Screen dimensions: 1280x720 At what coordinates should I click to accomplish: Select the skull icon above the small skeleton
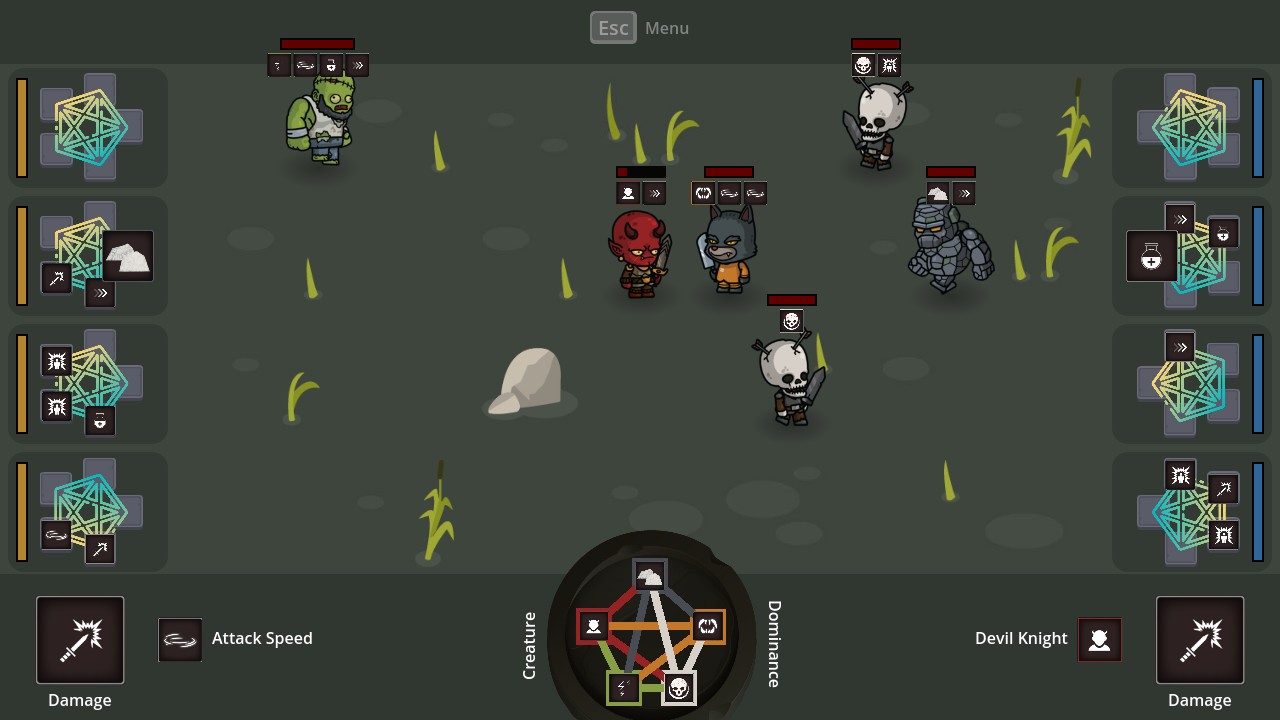790,321
